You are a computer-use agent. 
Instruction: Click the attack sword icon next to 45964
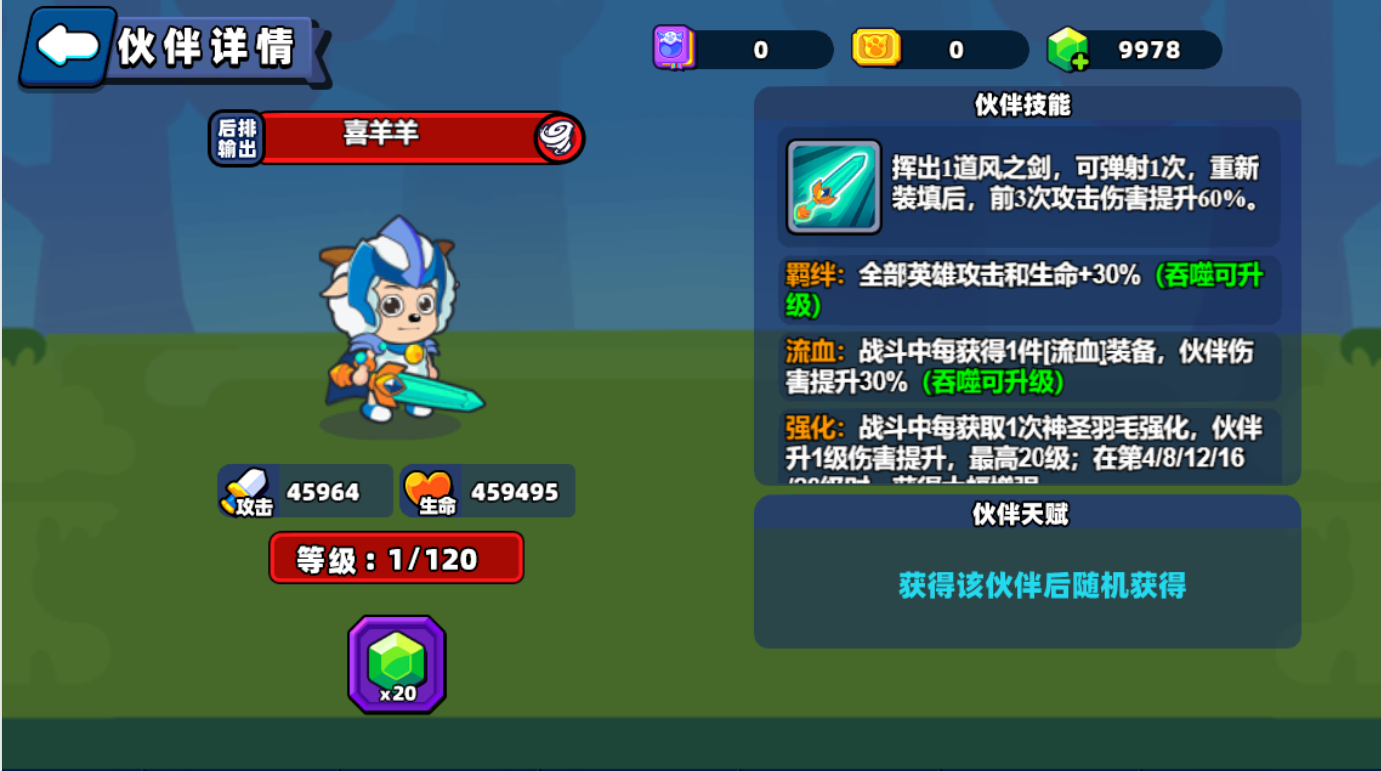pos(246,490)
